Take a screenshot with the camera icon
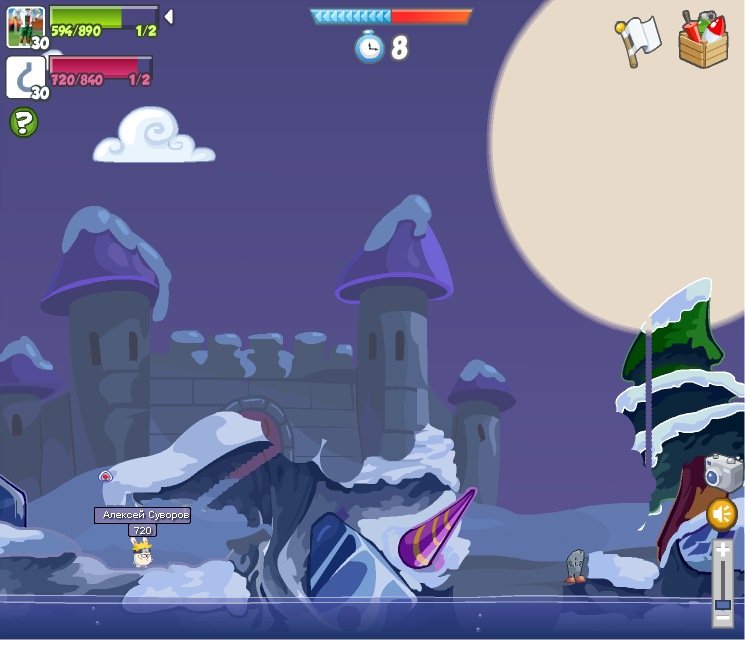The height and width of the screenshot is (650, 745). click(x=722, y=474)
